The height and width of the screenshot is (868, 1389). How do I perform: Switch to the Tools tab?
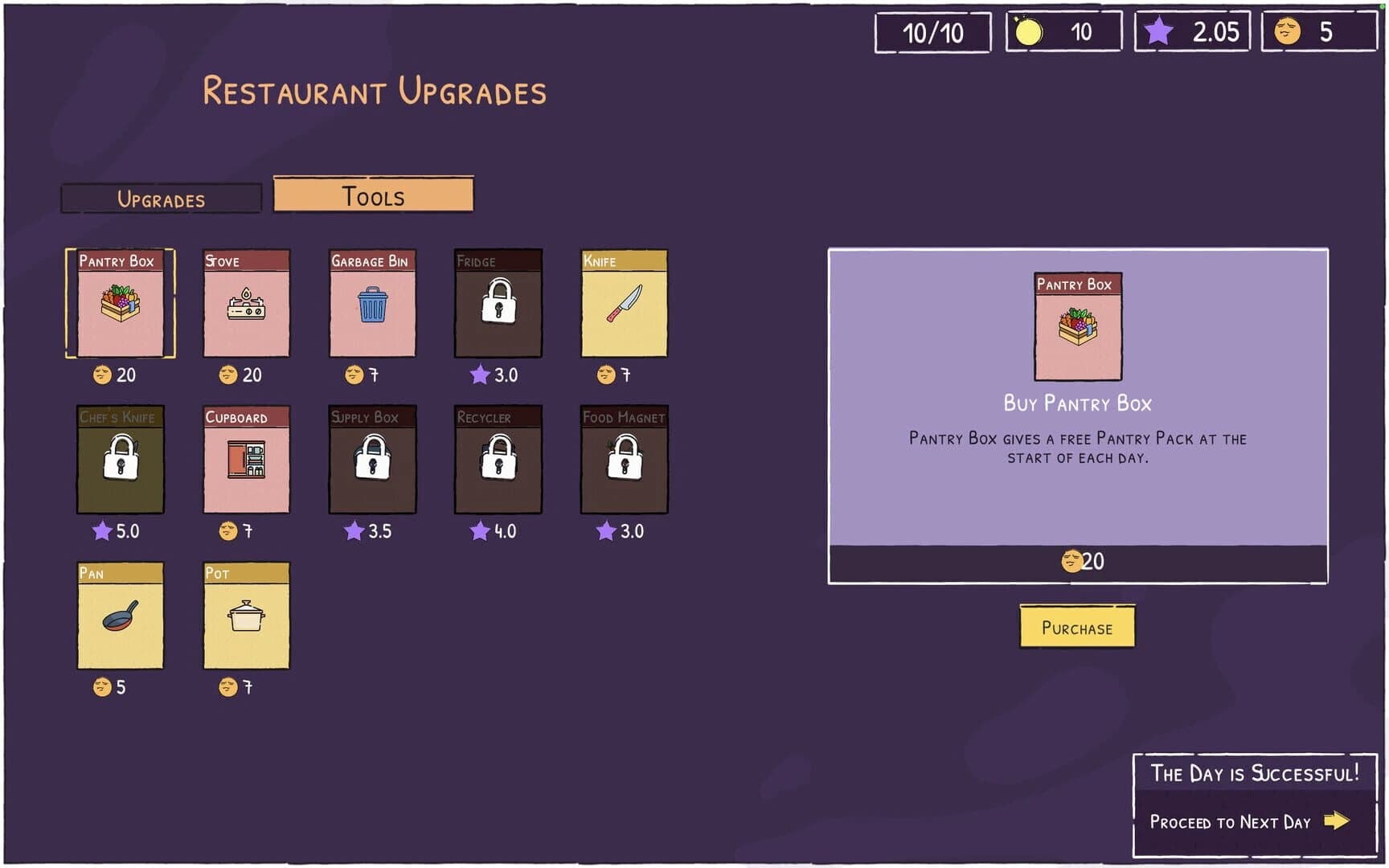373,195
